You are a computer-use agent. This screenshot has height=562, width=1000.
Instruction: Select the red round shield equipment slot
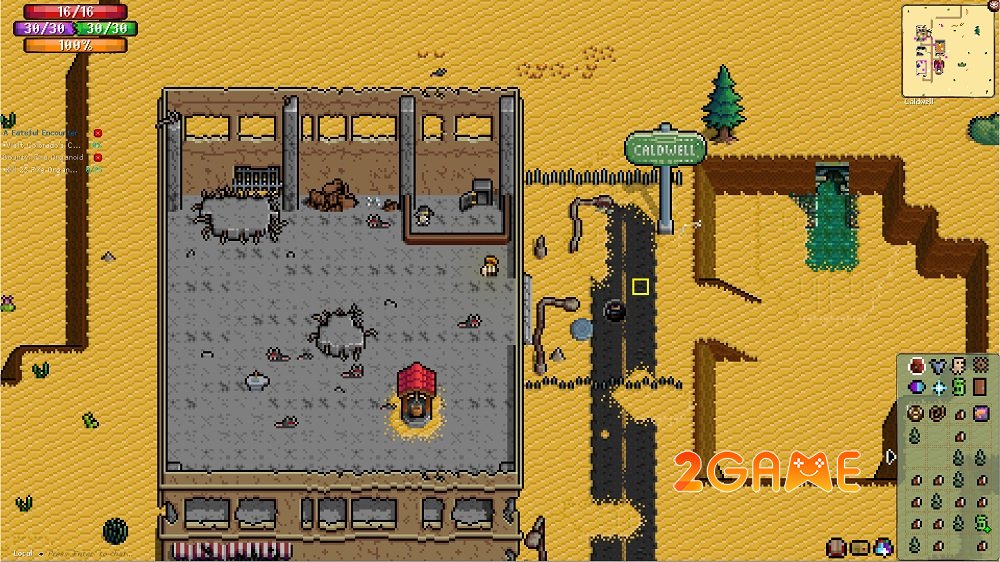pos(915,366)
